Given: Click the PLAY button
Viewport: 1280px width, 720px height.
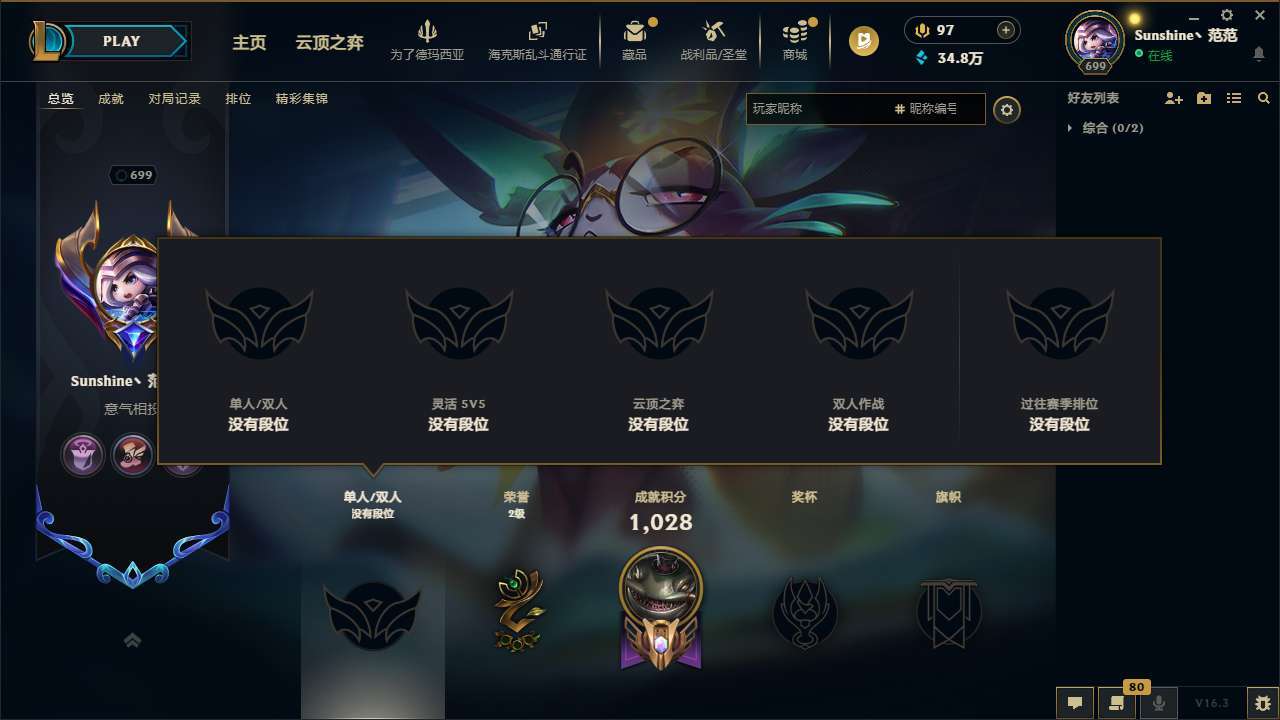Looking at the screenshot, I should 122,41.
